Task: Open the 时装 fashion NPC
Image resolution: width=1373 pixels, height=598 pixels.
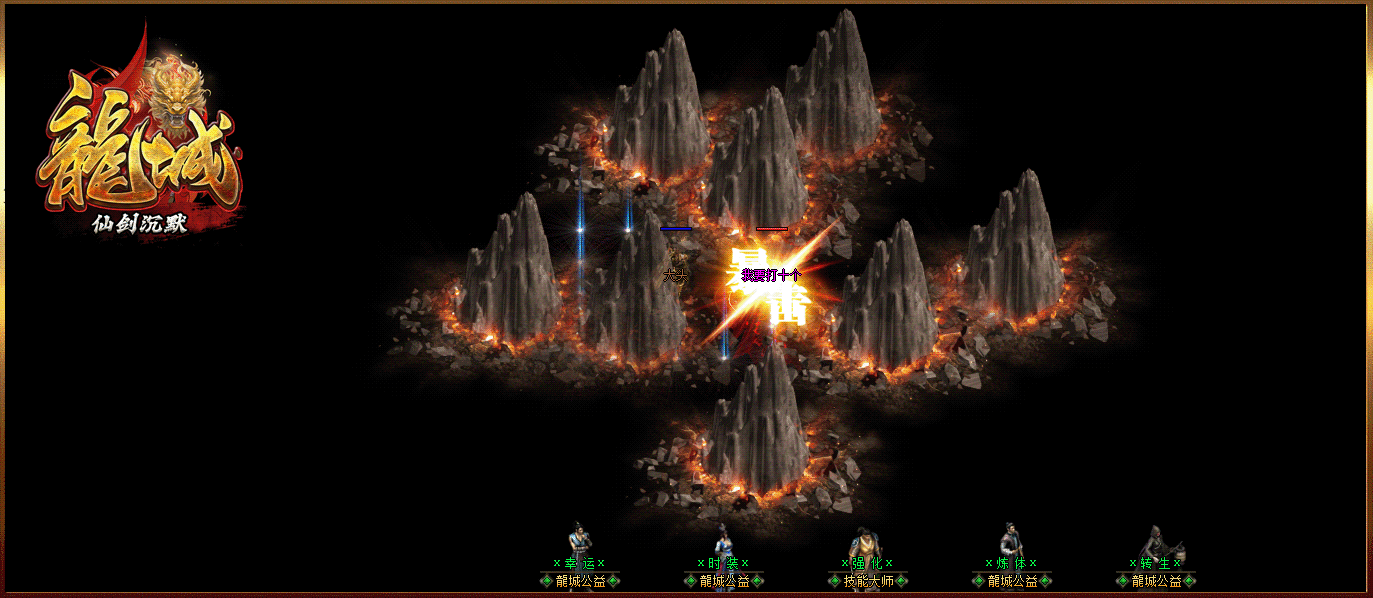Action: tap(723, 564)
